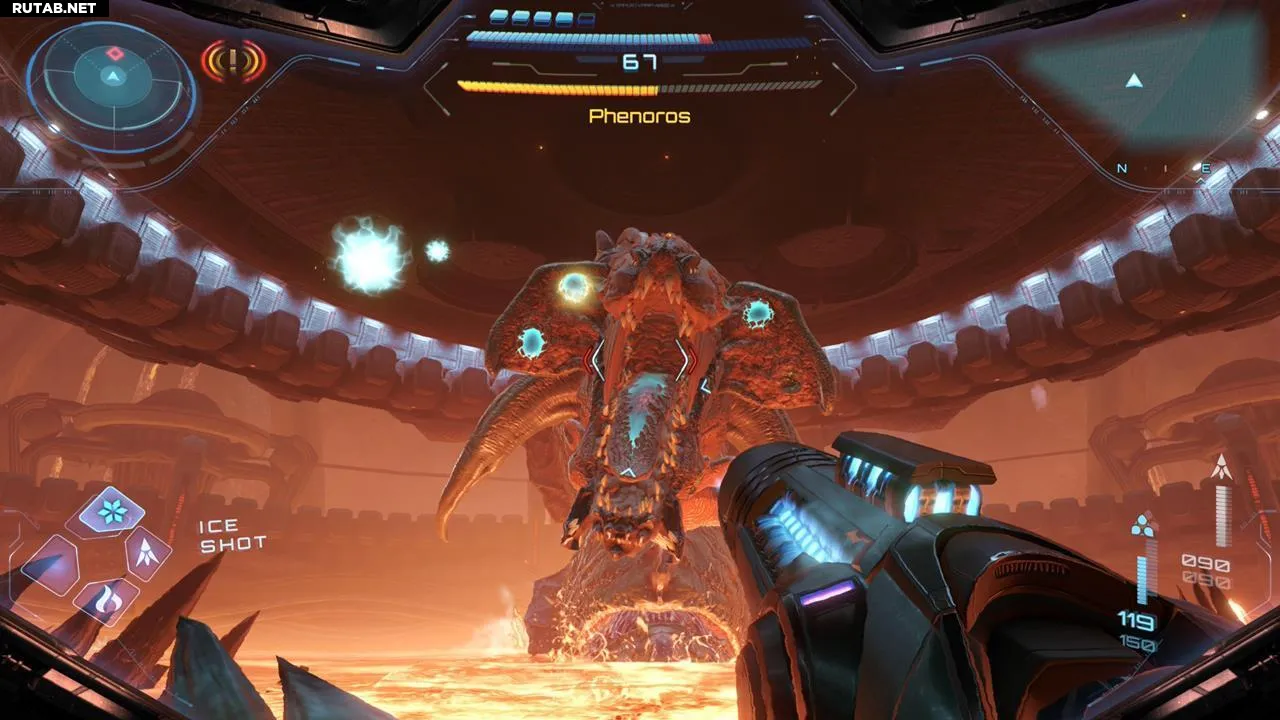
Task: Click the blue shot ammo cluster icon
Action: pos(1143,525)
